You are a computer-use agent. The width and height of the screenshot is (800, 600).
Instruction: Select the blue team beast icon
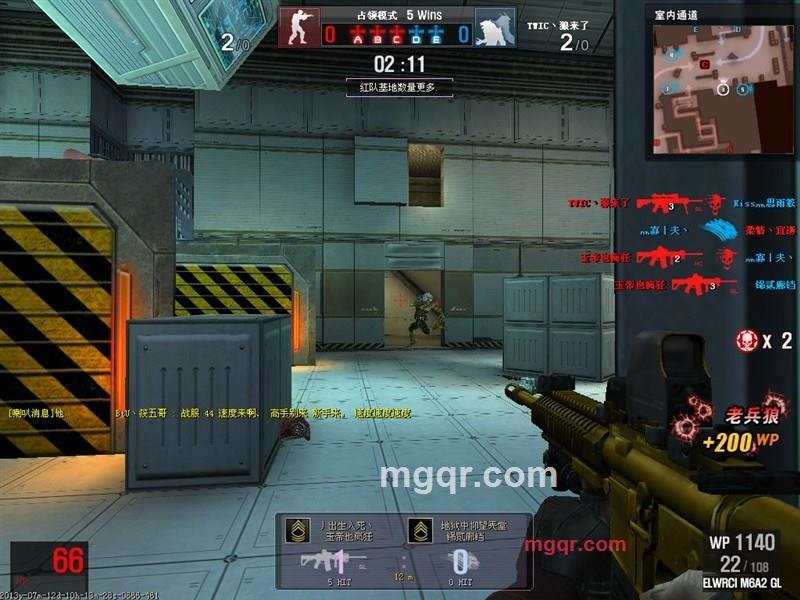(x=493, y=28)
